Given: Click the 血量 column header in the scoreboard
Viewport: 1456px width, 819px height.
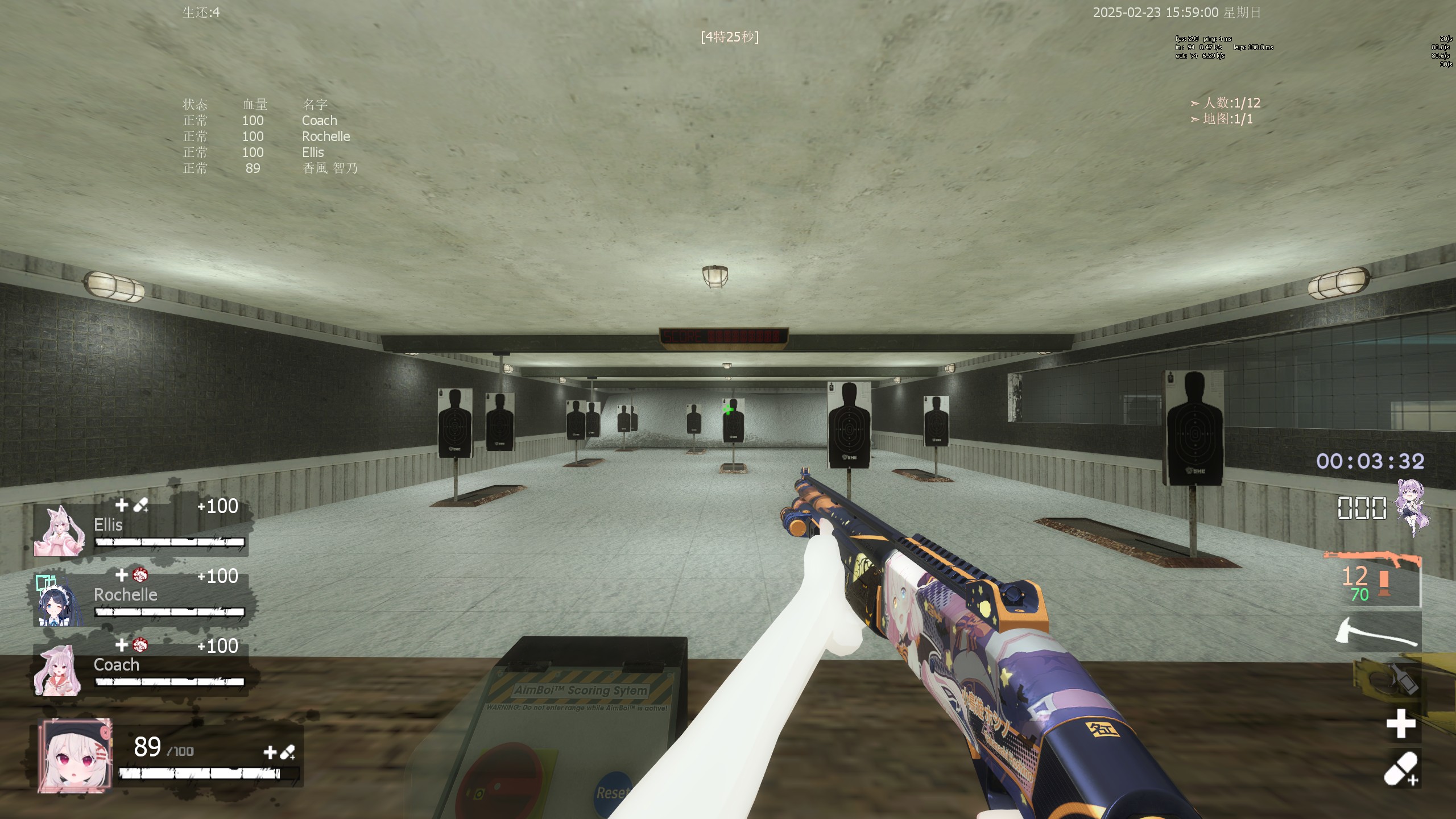Looking at the screenshot, I should click(255, 104).
